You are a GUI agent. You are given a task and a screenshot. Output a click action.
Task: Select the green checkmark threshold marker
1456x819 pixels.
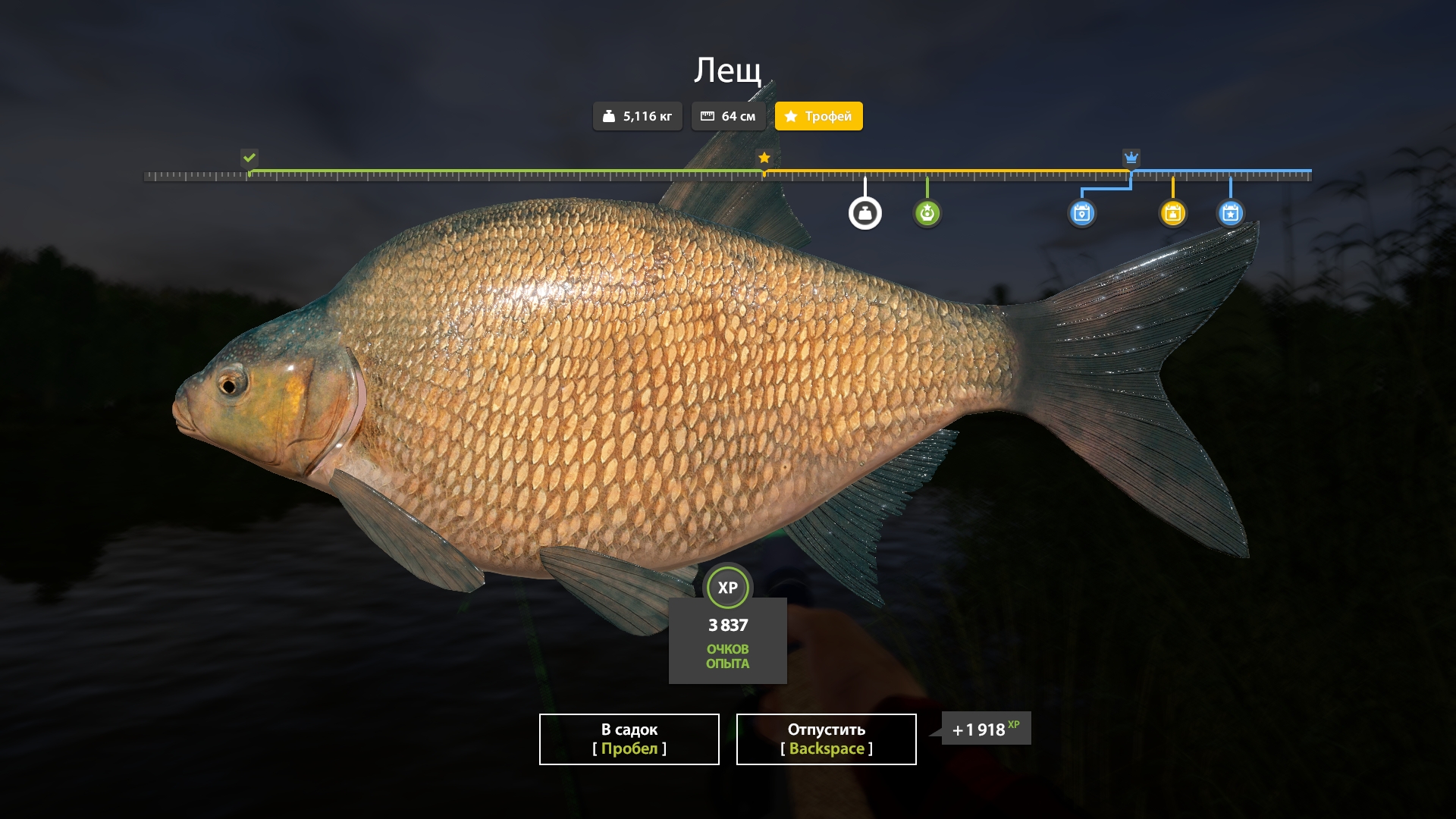[x=249, y=158]
